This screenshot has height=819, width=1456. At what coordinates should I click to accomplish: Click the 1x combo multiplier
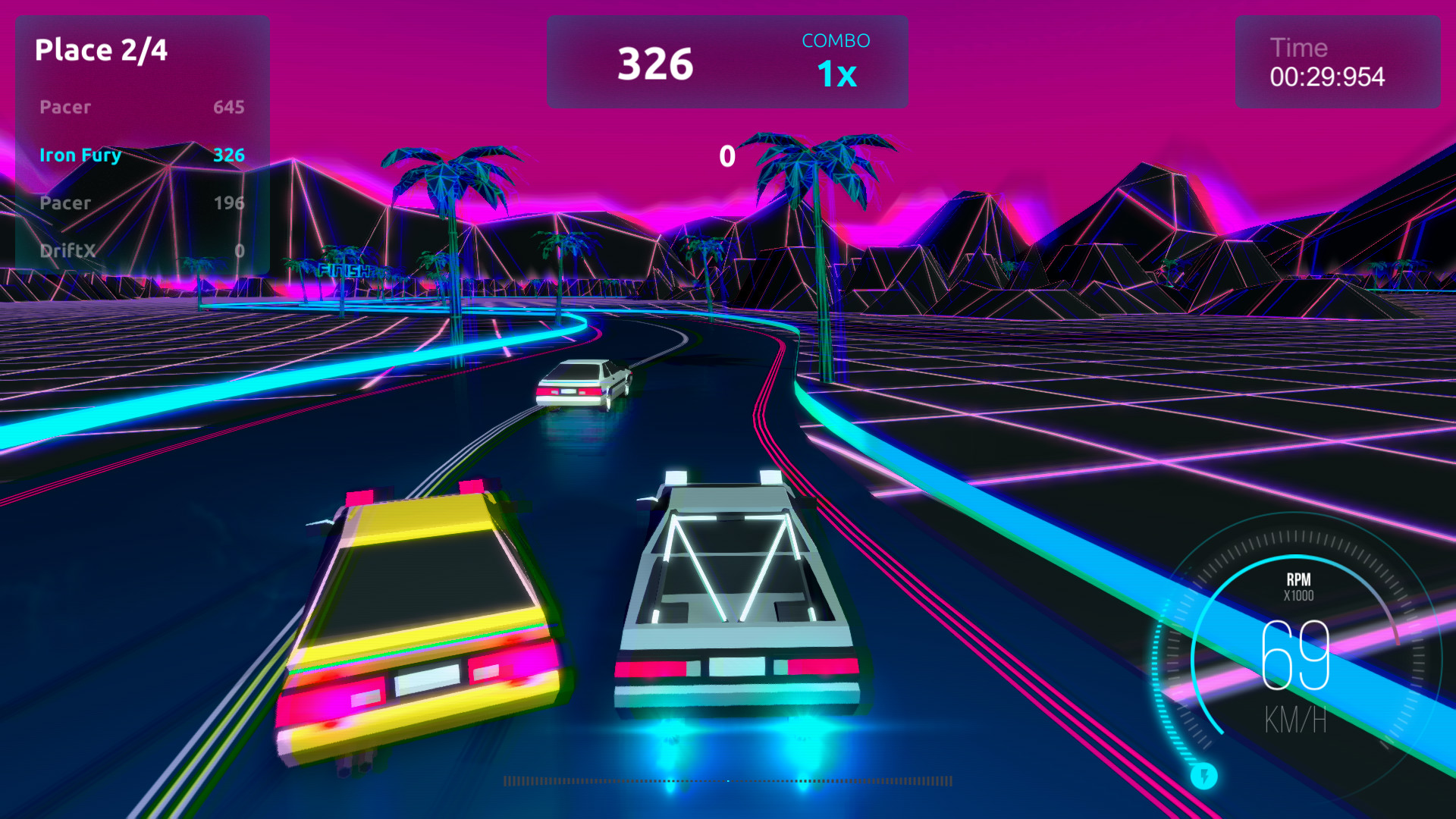coord(836,74)
